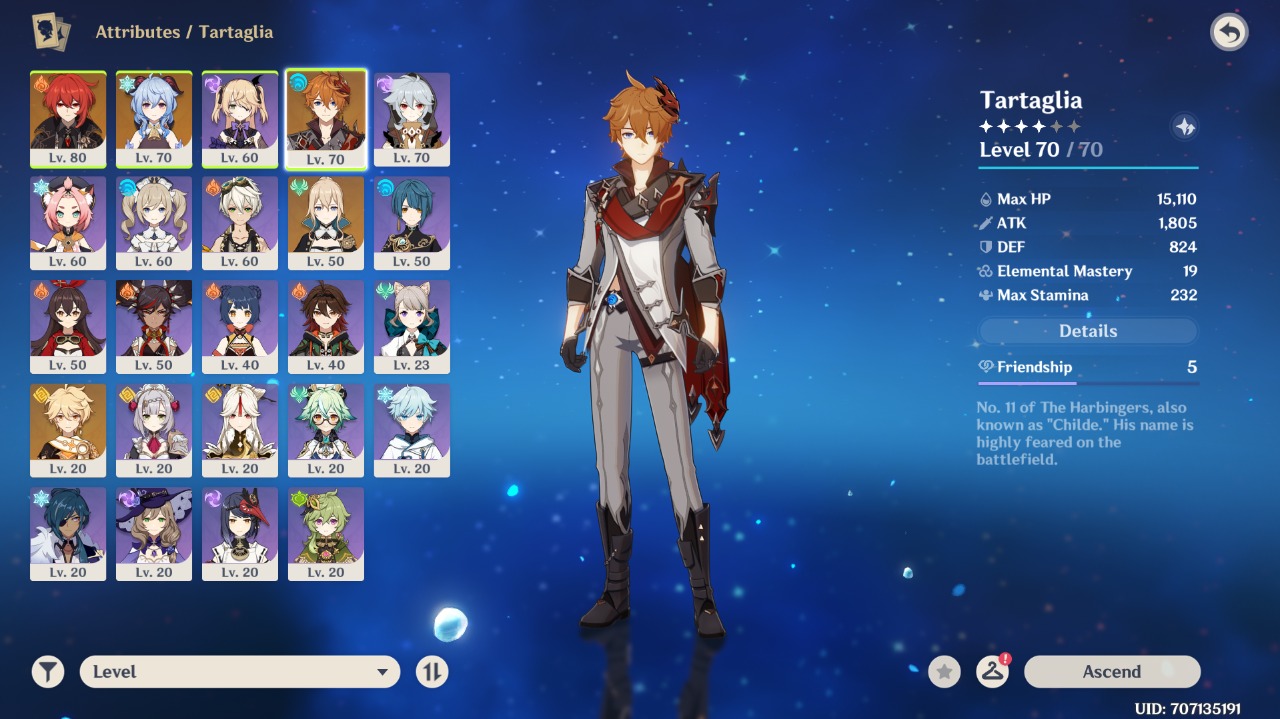Click the star button beside the hanger

[944, 672]
